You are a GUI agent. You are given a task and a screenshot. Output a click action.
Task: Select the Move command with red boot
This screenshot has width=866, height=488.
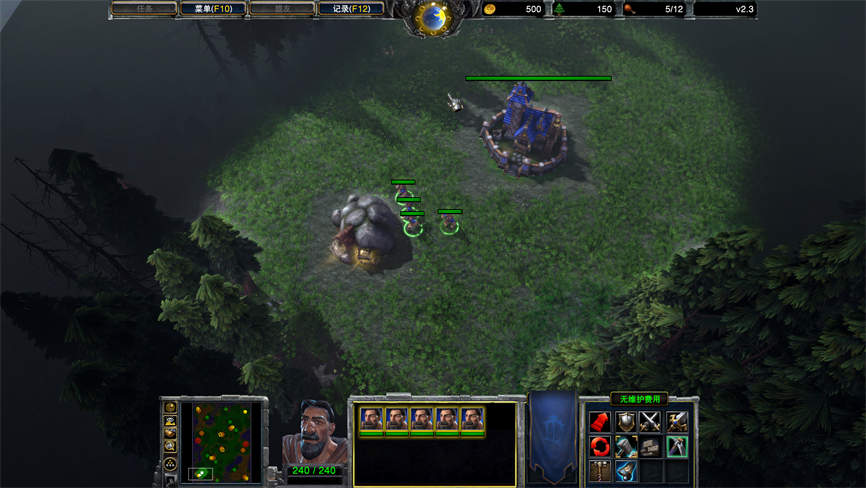tap(600, 422)
